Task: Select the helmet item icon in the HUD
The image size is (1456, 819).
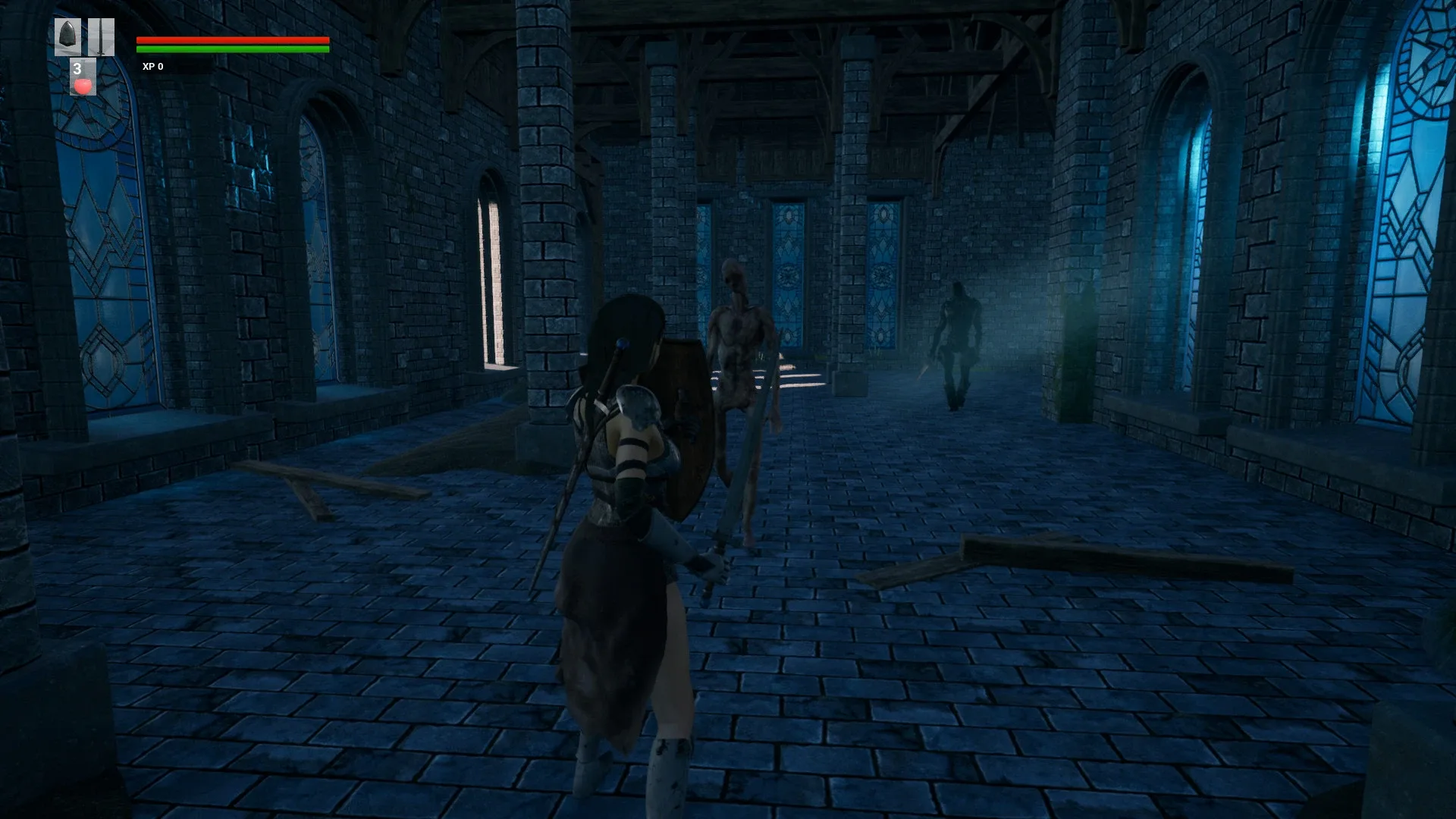Action: [x=68, y=36]
